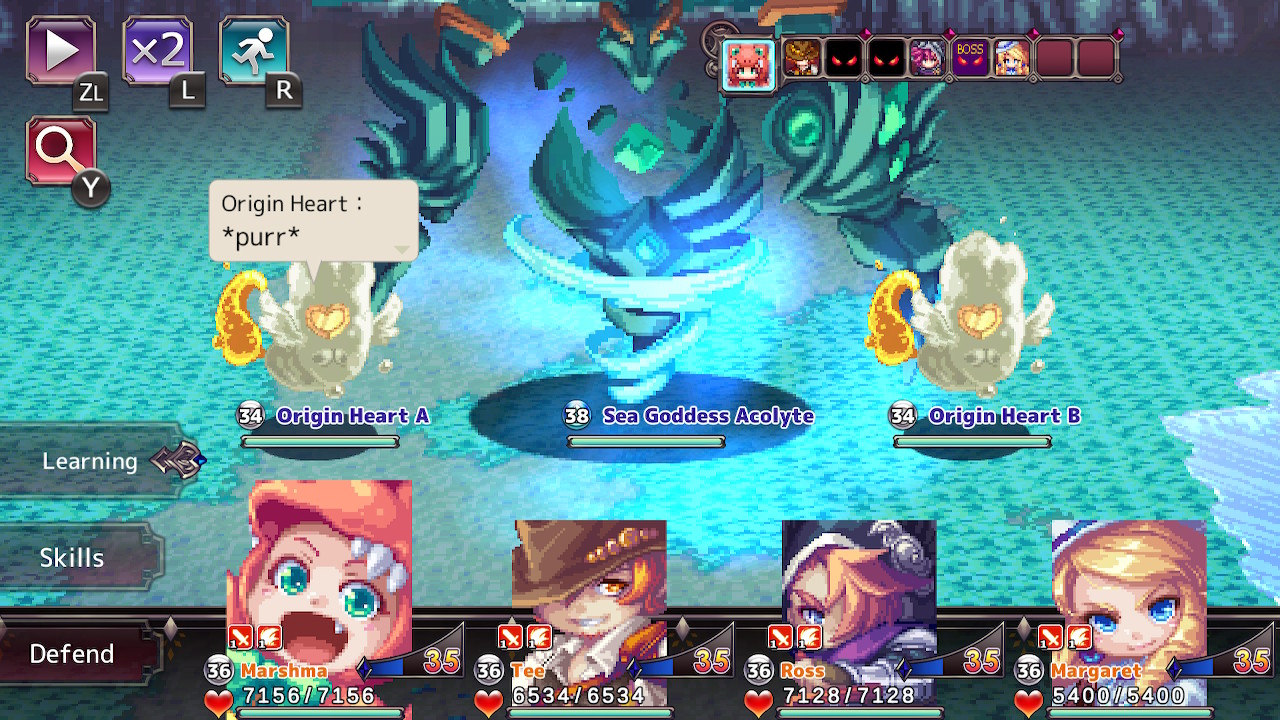Click Marshma's green health bar
The image size is (1280, 720).
click(320, 712)
